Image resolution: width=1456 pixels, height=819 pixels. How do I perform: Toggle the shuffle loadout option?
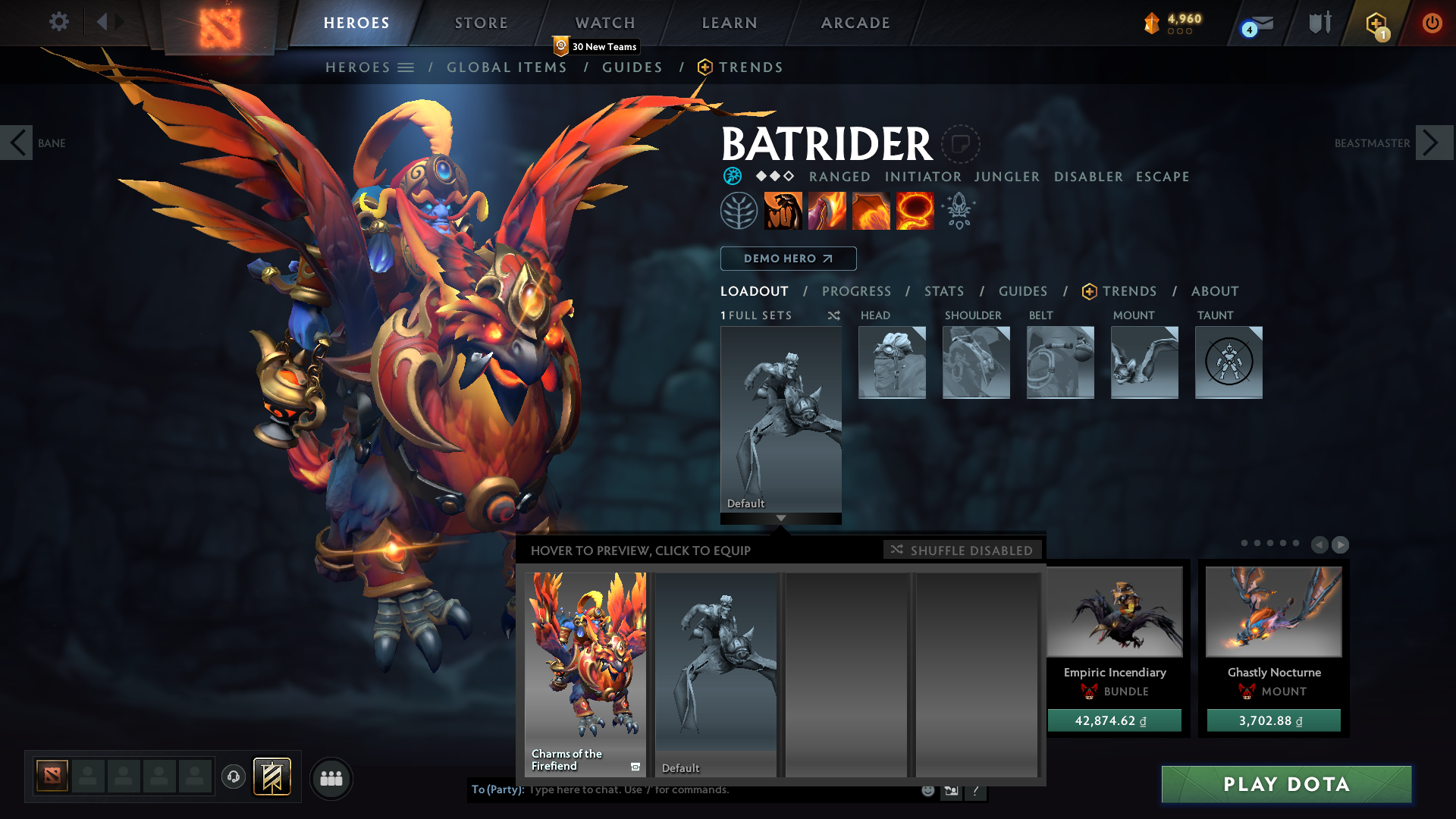(x=833, y=315)
